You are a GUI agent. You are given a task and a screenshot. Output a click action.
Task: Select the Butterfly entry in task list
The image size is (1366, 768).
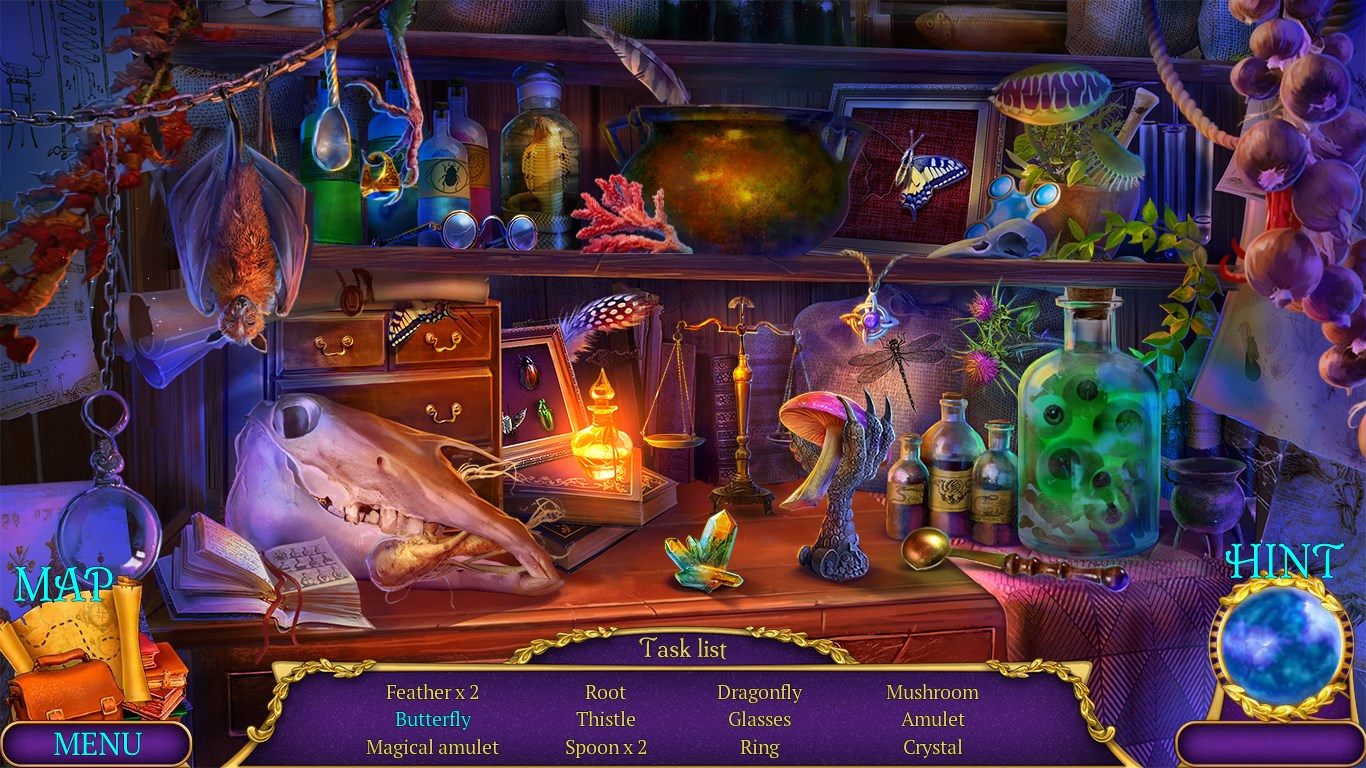click(x=432, y=719)
